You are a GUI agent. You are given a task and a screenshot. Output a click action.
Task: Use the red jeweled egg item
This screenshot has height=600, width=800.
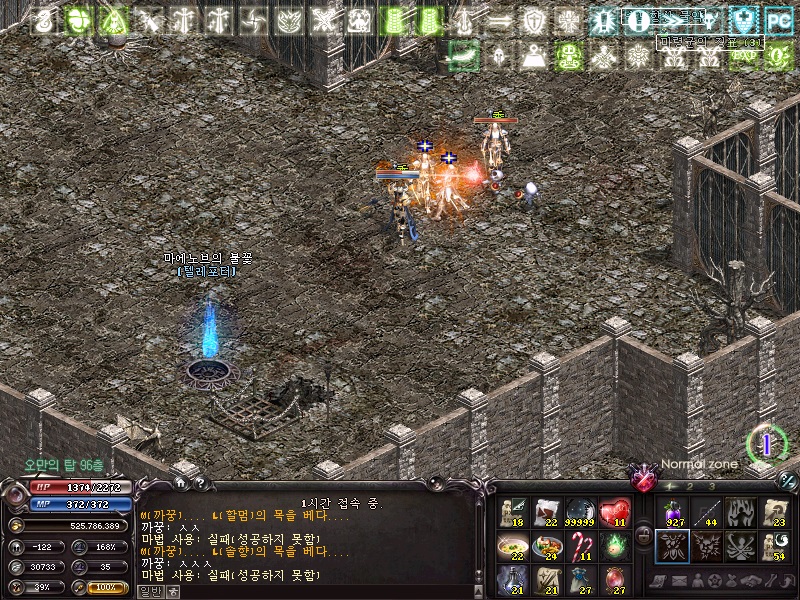614,579
